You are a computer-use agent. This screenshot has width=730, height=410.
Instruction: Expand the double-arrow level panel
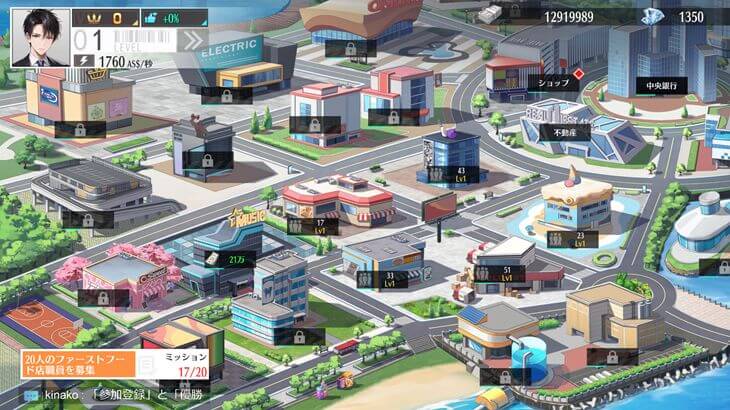pos(191,40)
